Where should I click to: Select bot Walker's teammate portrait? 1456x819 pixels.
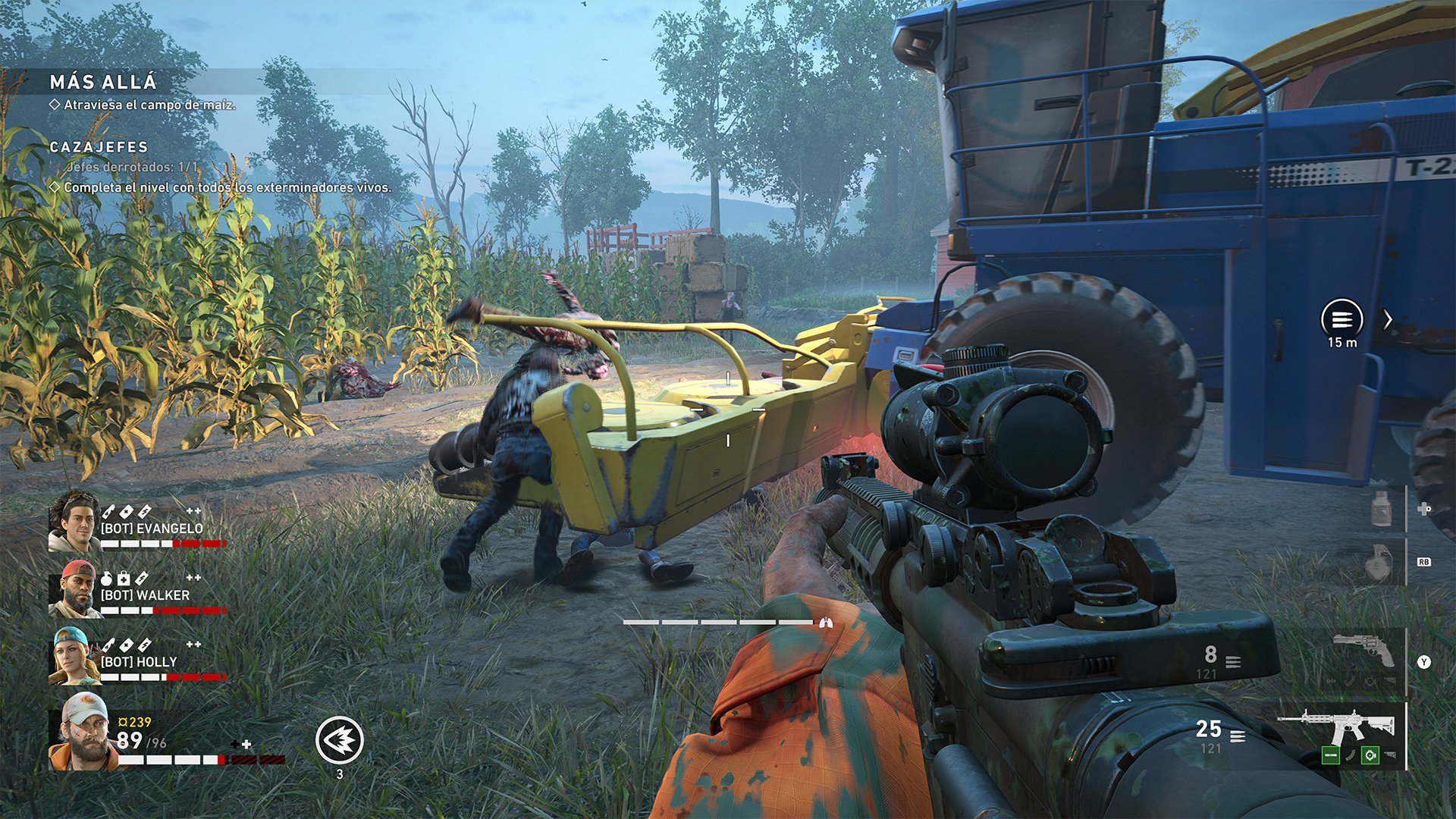click(74, 589)
